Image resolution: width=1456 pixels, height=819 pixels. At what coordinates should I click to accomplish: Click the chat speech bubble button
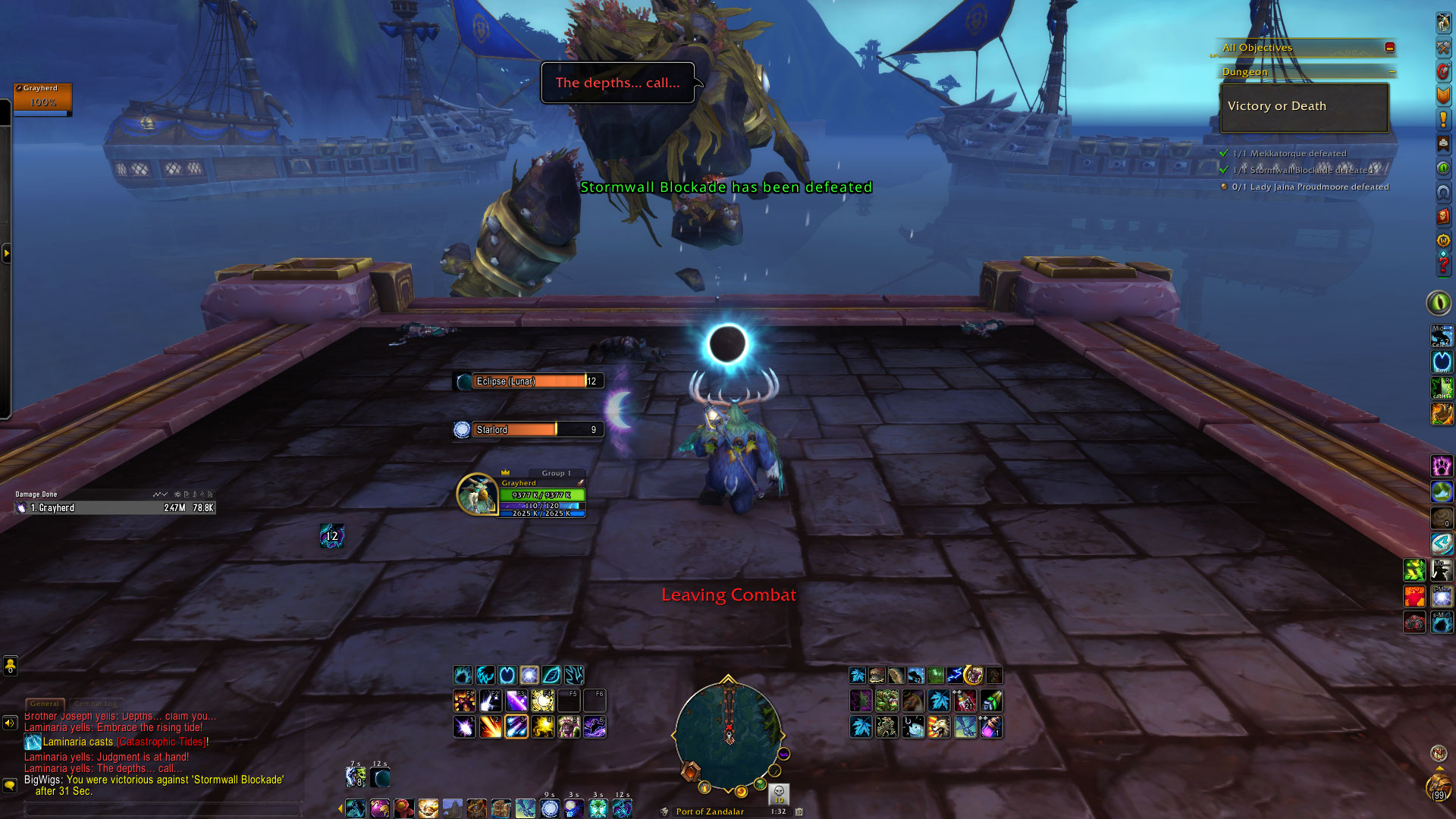point(10,785)
